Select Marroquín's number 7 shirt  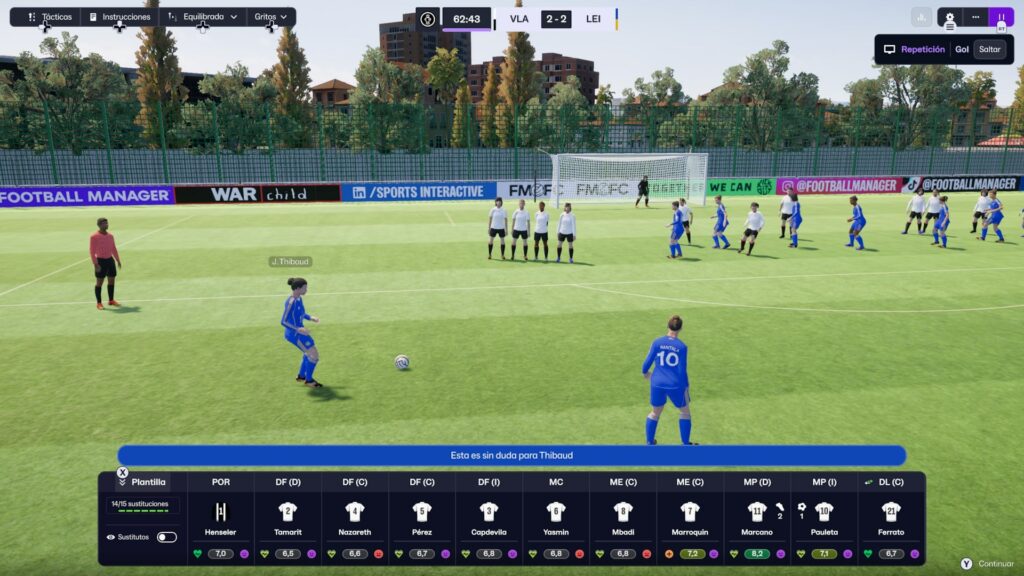pyautogui.click(x=690, y=512)
